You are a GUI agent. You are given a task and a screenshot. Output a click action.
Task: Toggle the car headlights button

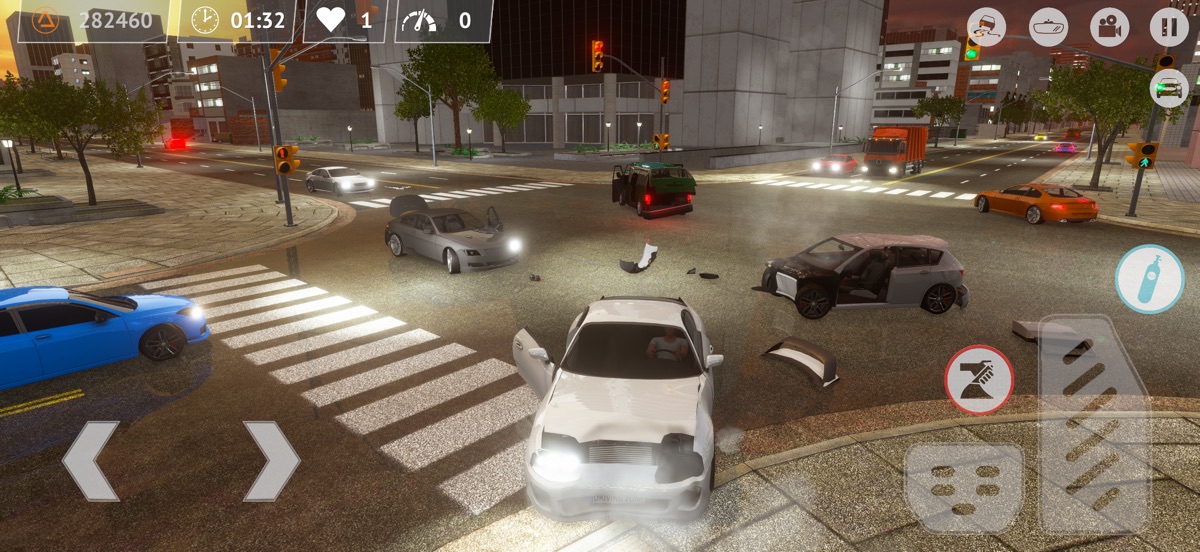(x=1169, y=89)
